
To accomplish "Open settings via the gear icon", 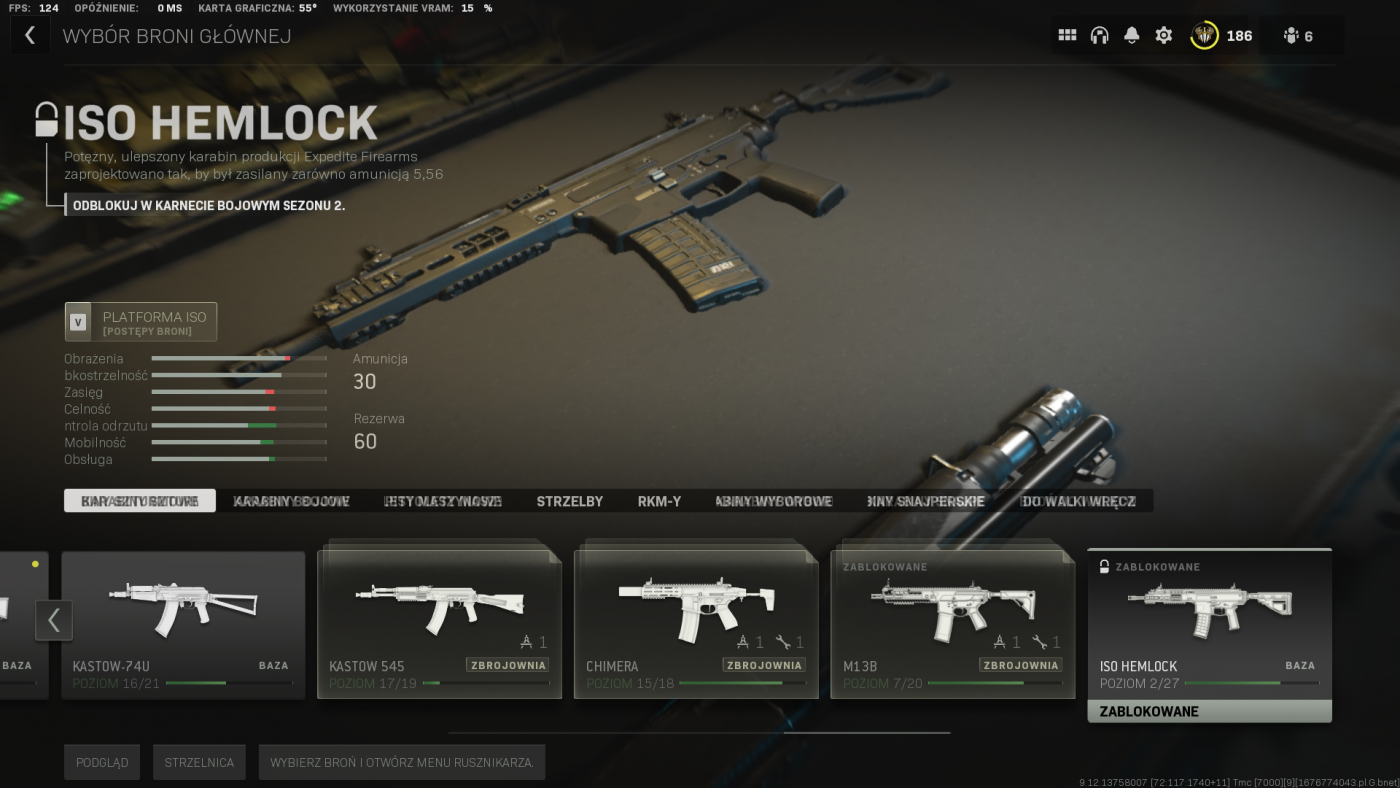I will 1164,36.
